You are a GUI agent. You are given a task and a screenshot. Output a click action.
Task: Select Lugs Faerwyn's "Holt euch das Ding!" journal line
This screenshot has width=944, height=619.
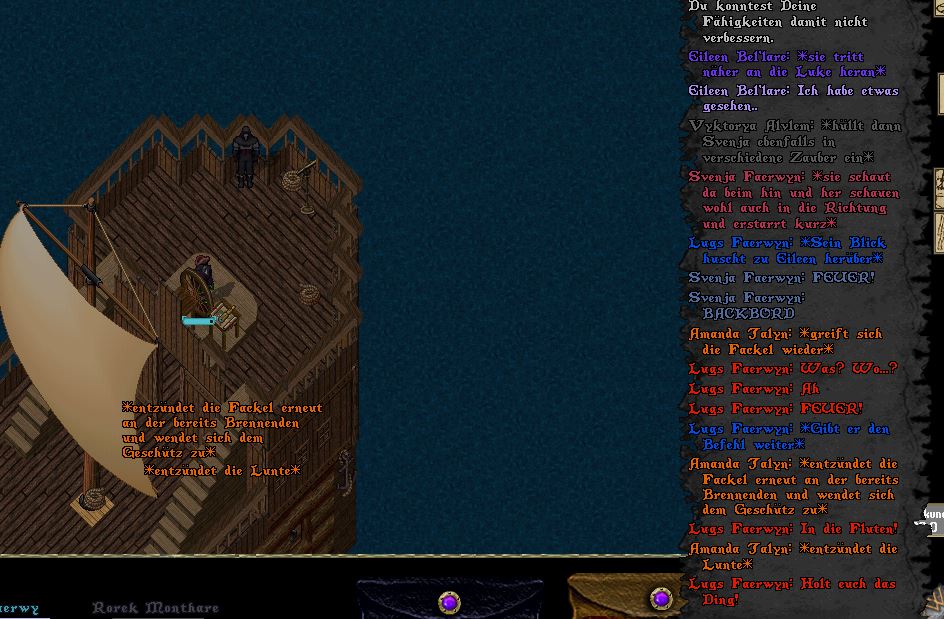(x=792, y=591)
